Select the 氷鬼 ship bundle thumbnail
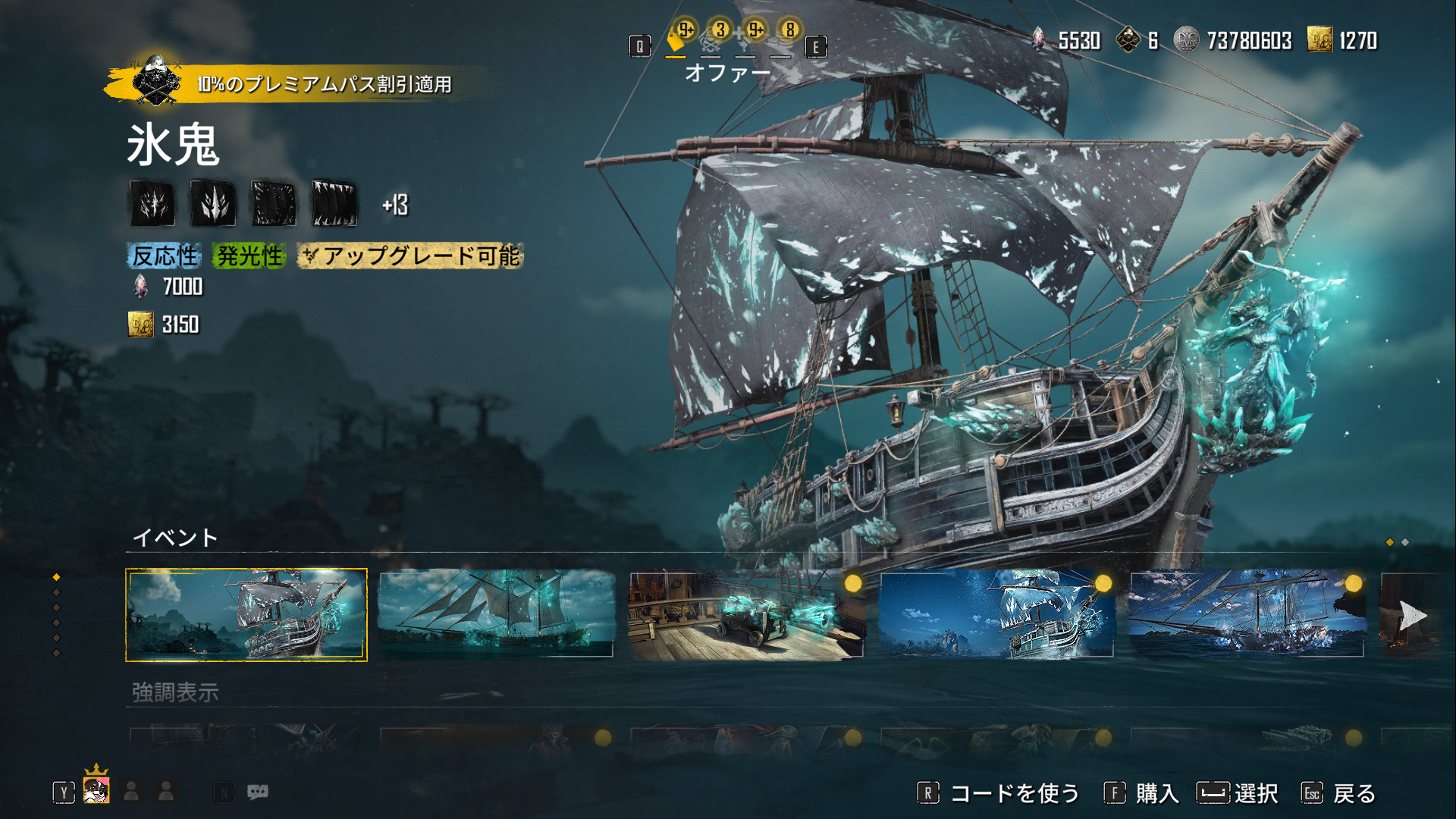The width and height of the screenshot is (1456, 819). pyautogui.click(x=246, y=615)
